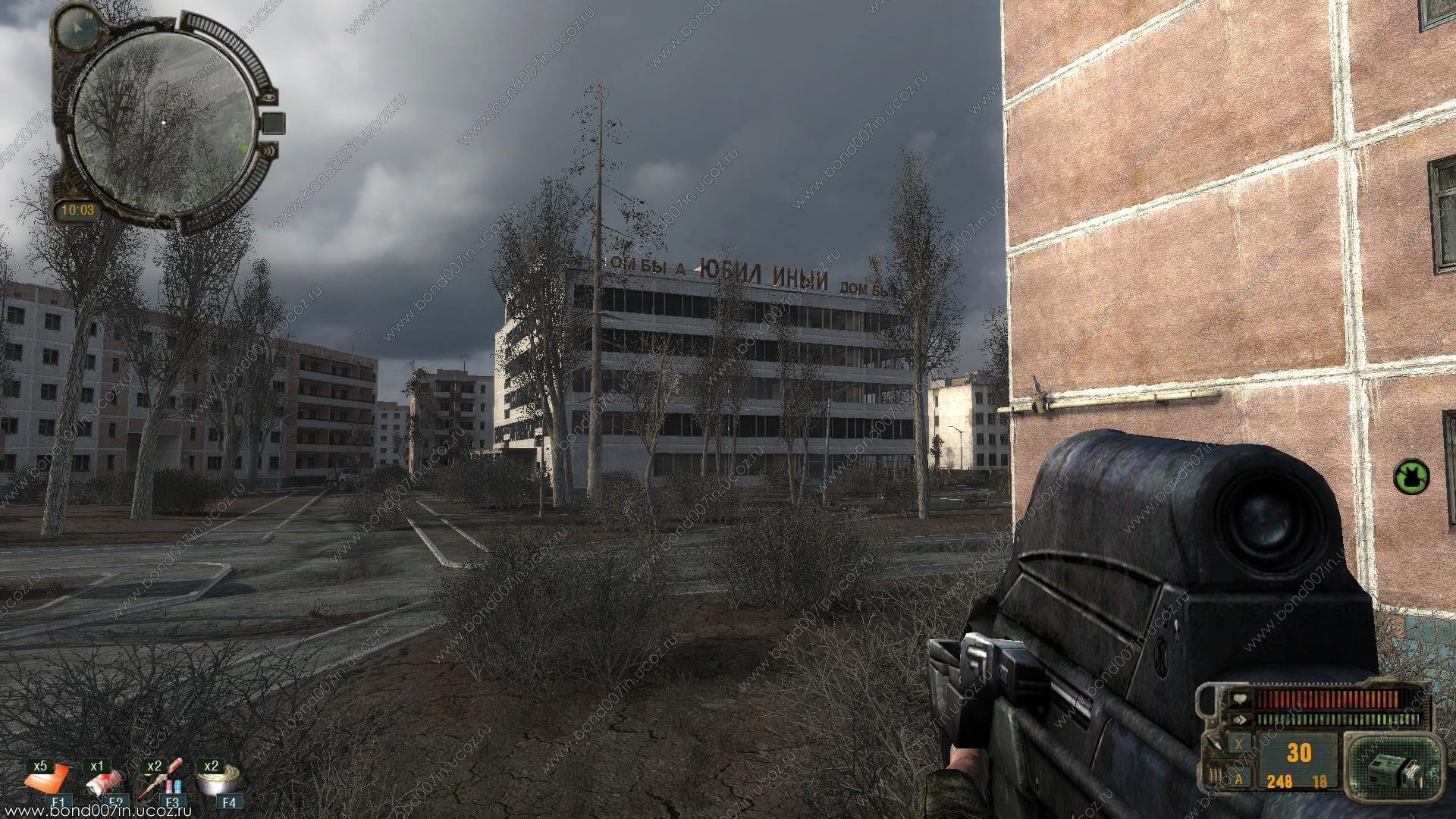Select the compass dial above the minimap

pos(77,29)
